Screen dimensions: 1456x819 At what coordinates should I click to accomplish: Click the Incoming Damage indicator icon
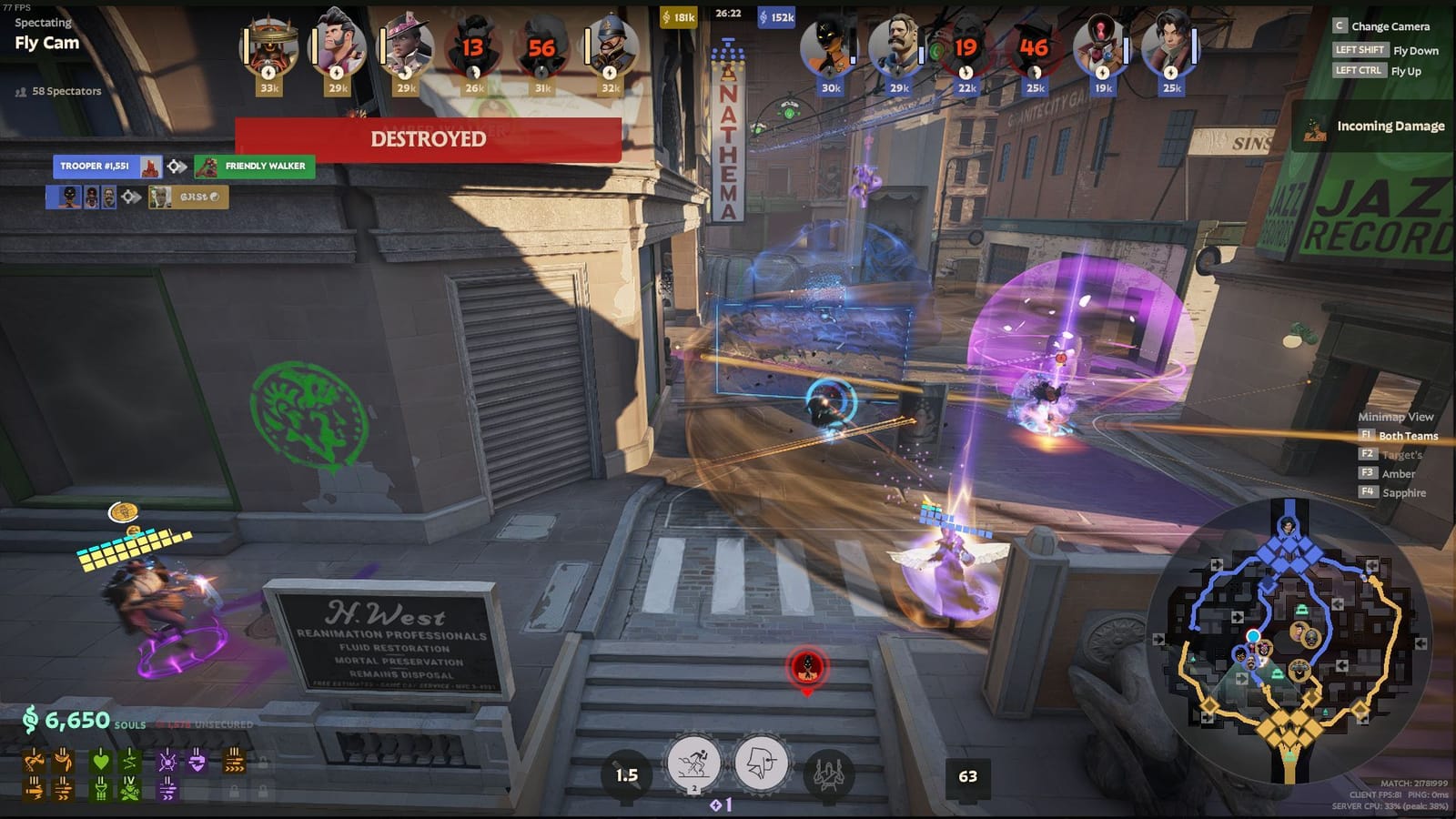[1316, 126]
